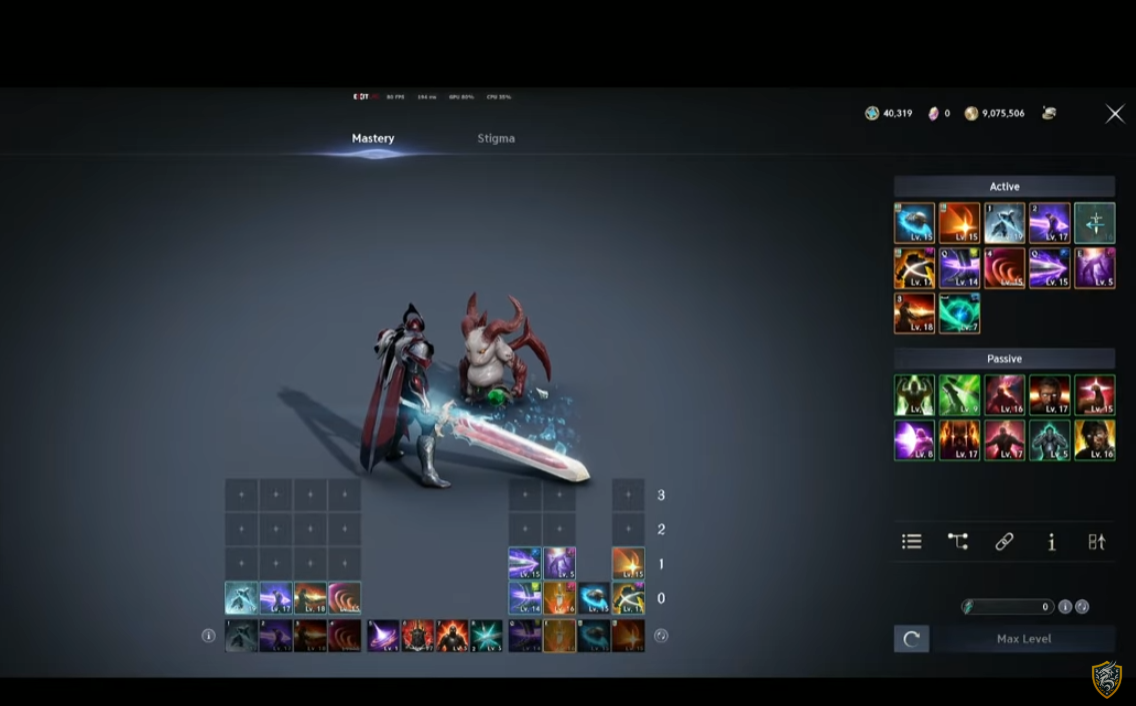Screen dimensions: 1136x706
Task: Select the Lv. 9 green passive skill
Action: [959, 395]
